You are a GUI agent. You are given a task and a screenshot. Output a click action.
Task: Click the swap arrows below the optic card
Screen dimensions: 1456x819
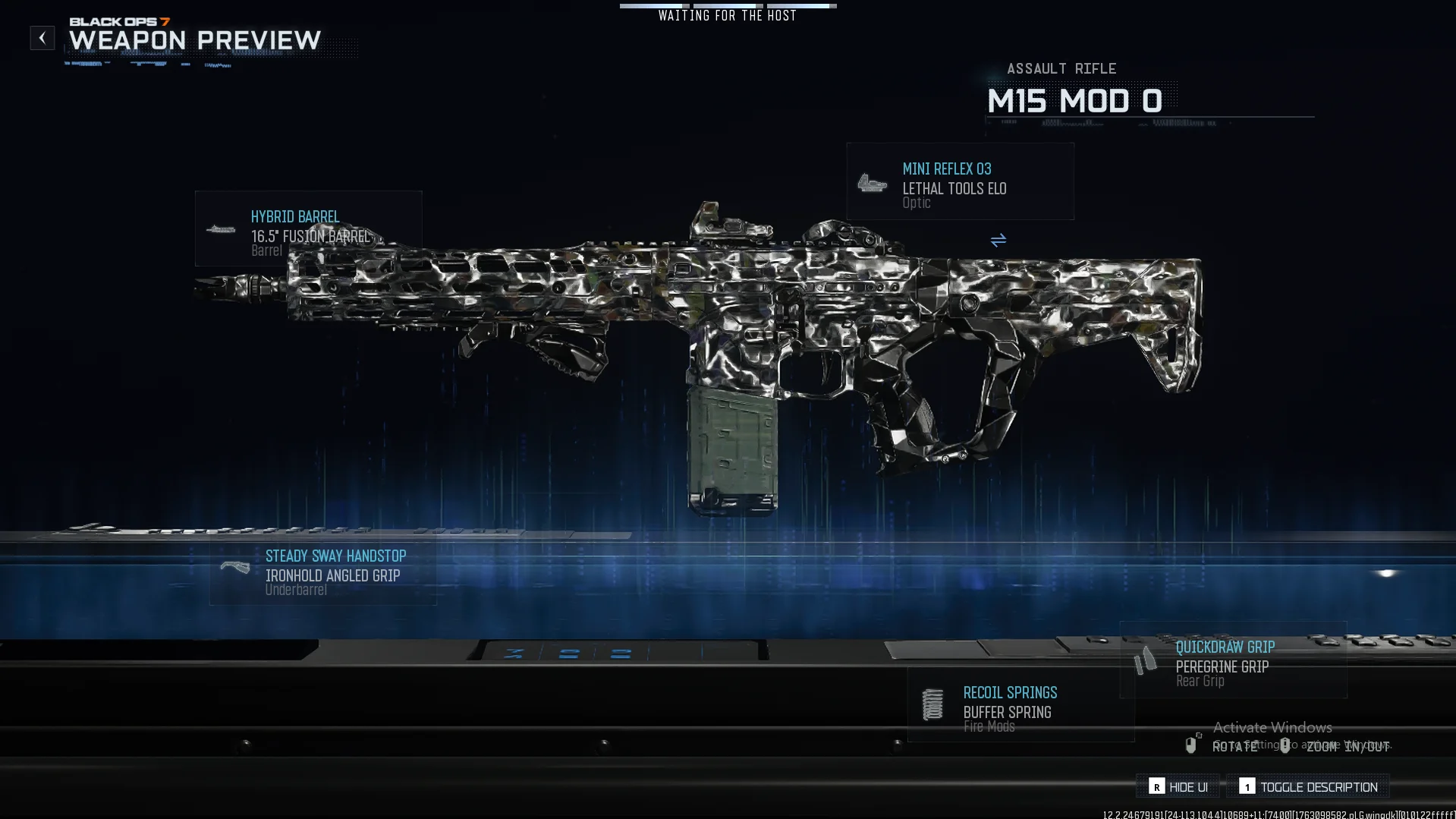click(x=998, y=240)
